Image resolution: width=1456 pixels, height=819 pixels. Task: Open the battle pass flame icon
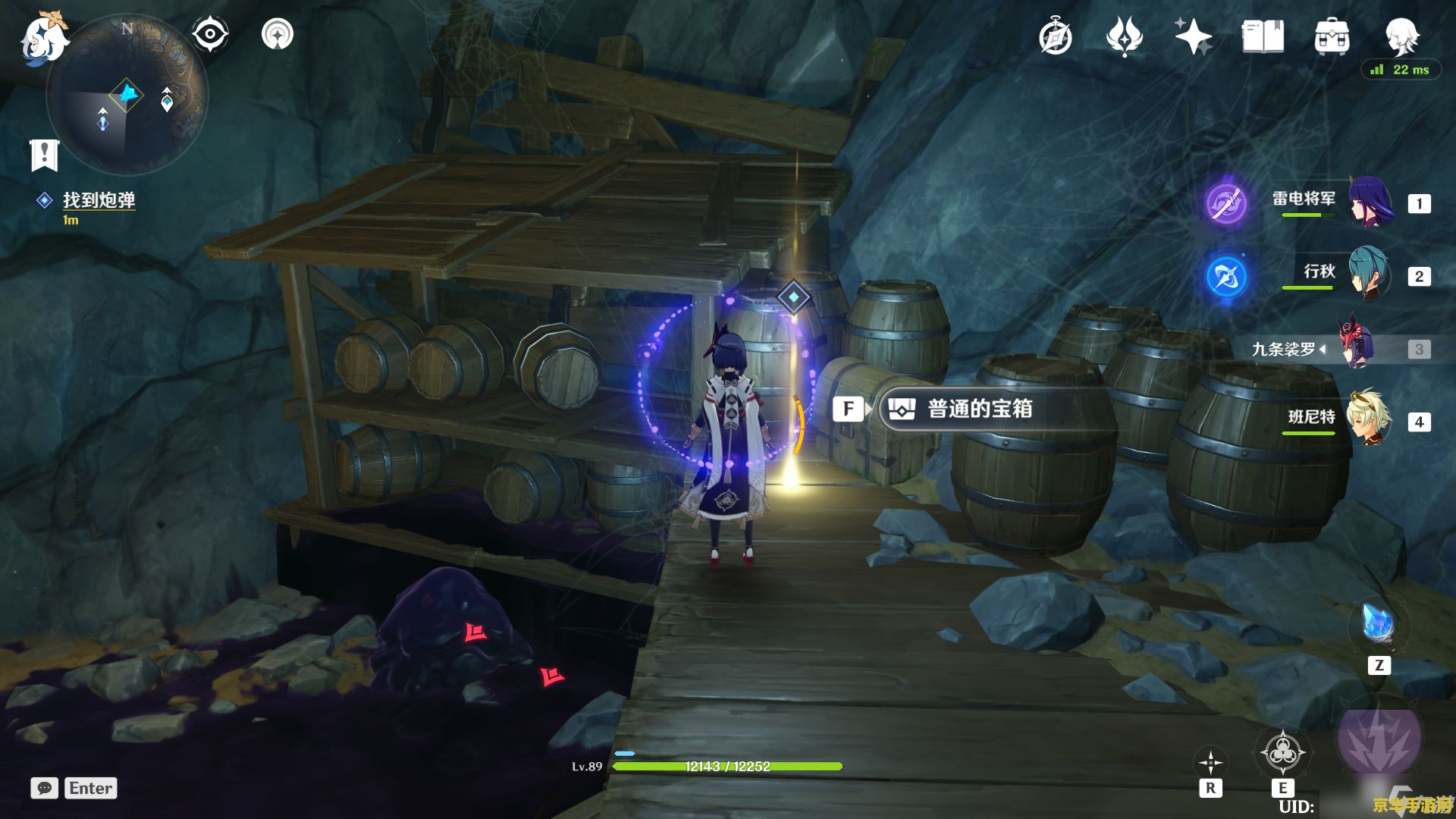[x=1125, y=36]
